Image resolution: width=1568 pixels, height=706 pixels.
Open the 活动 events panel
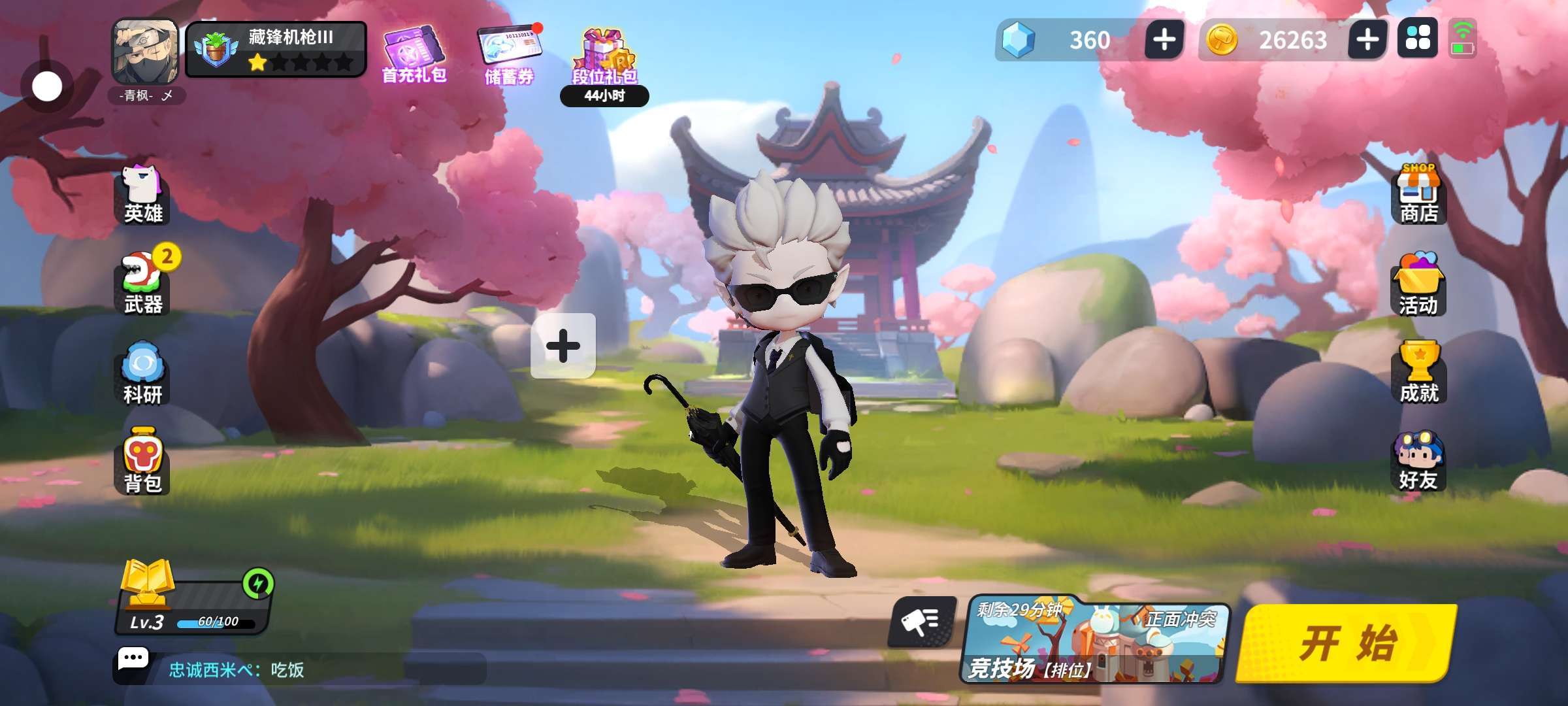[x=1418, y=285]
